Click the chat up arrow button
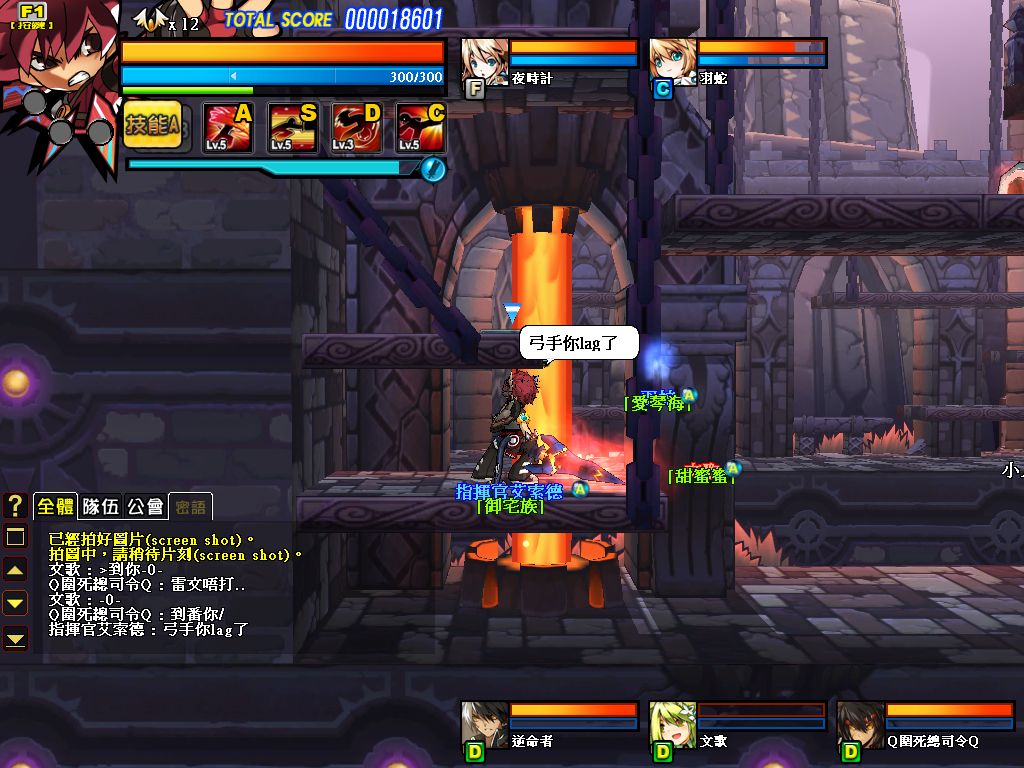Image resolution: width=1024 pixels, height=768 pixels. click(15, 570)
